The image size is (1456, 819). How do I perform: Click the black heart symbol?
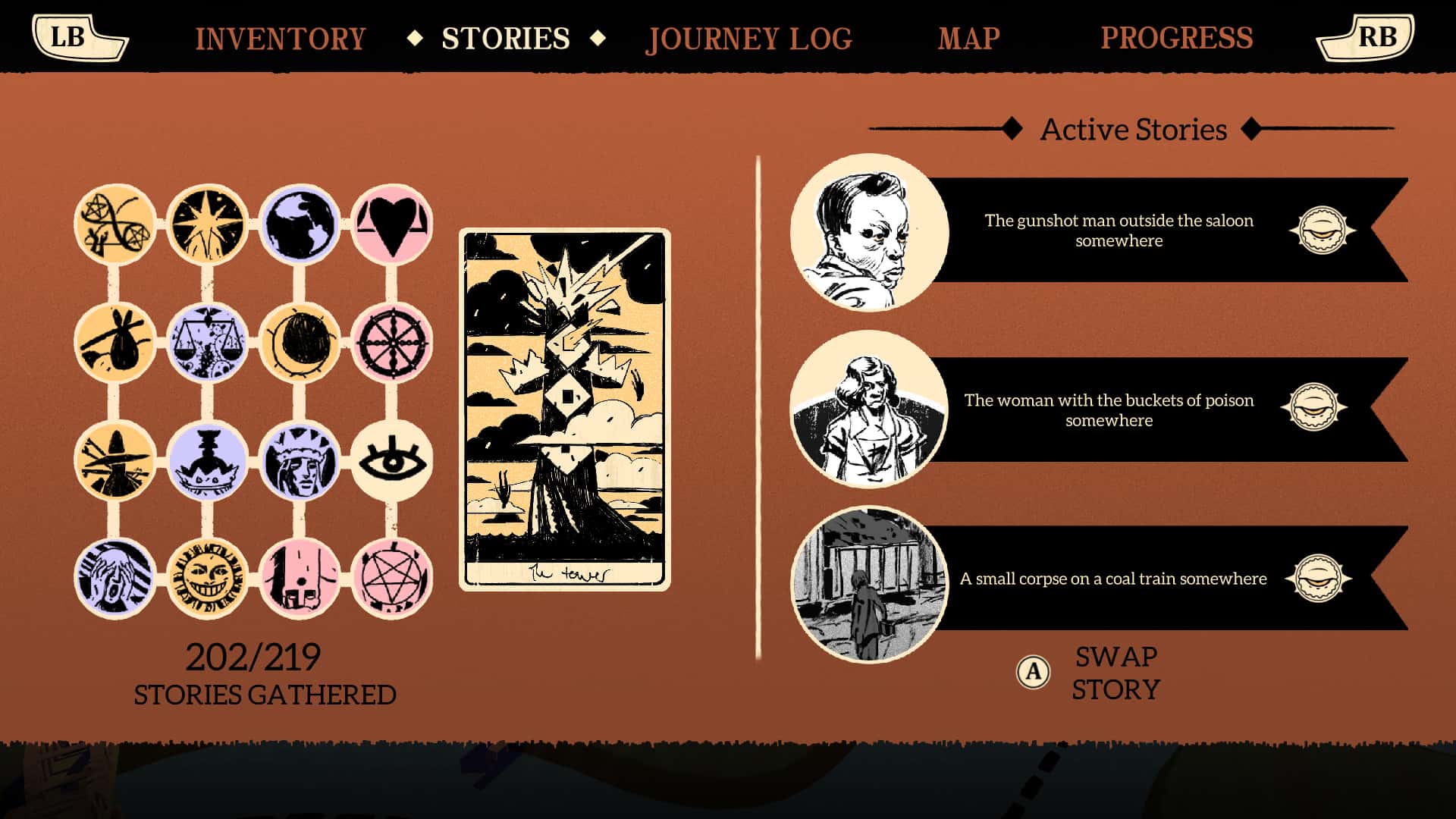394,224
